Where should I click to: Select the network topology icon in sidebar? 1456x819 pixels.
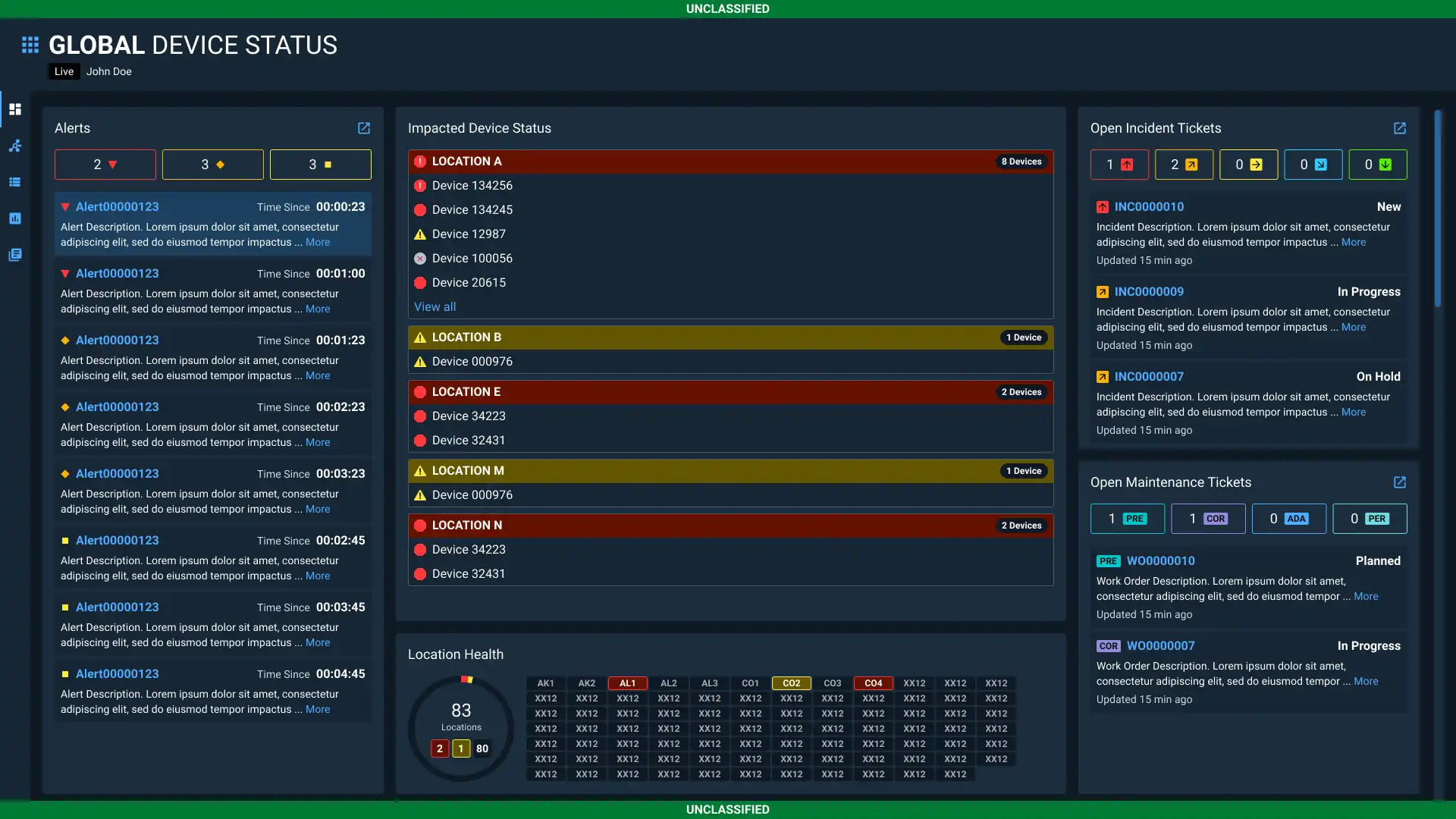pos(15,146)
